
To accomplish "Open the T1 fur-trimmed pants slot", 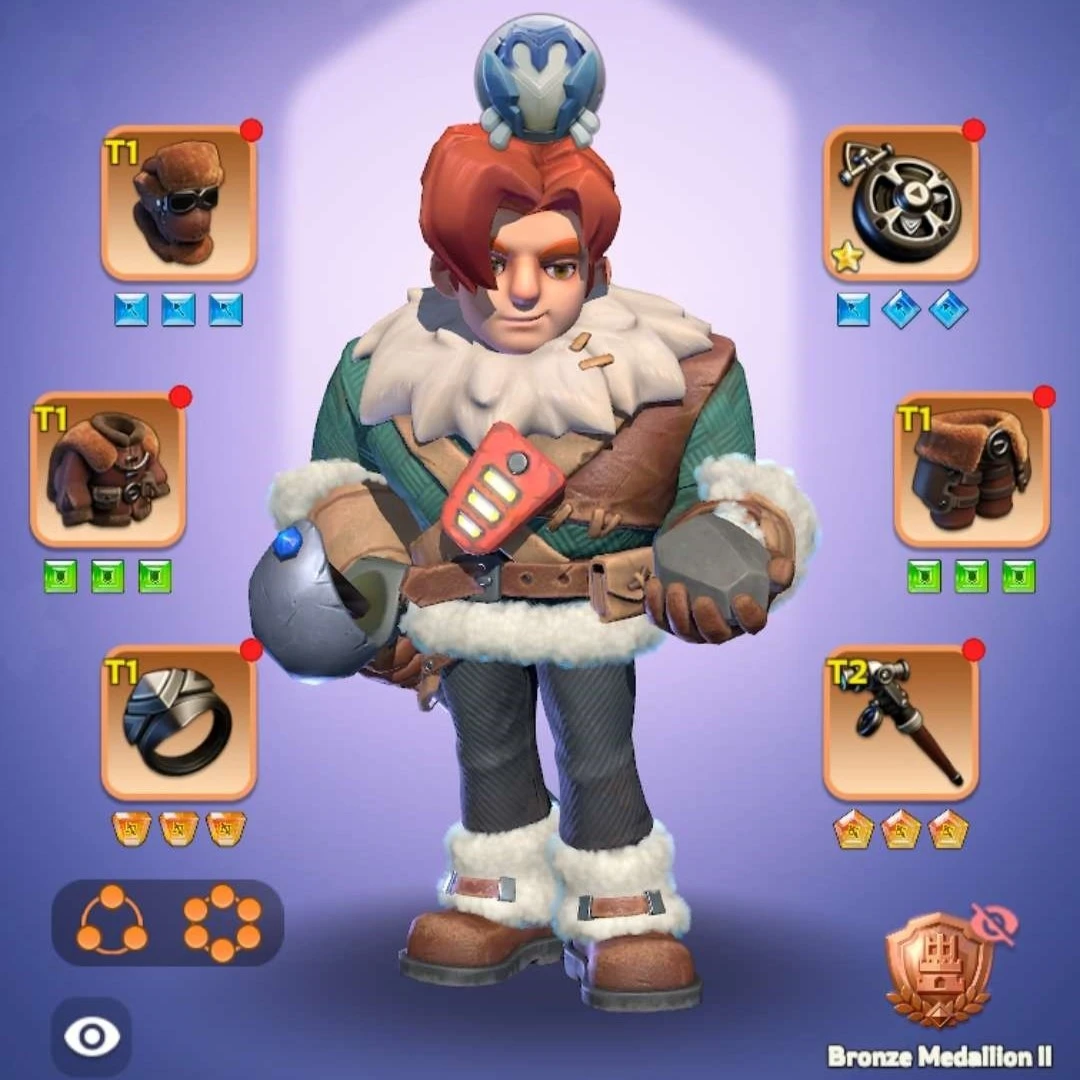I will (x=971, y=469).
